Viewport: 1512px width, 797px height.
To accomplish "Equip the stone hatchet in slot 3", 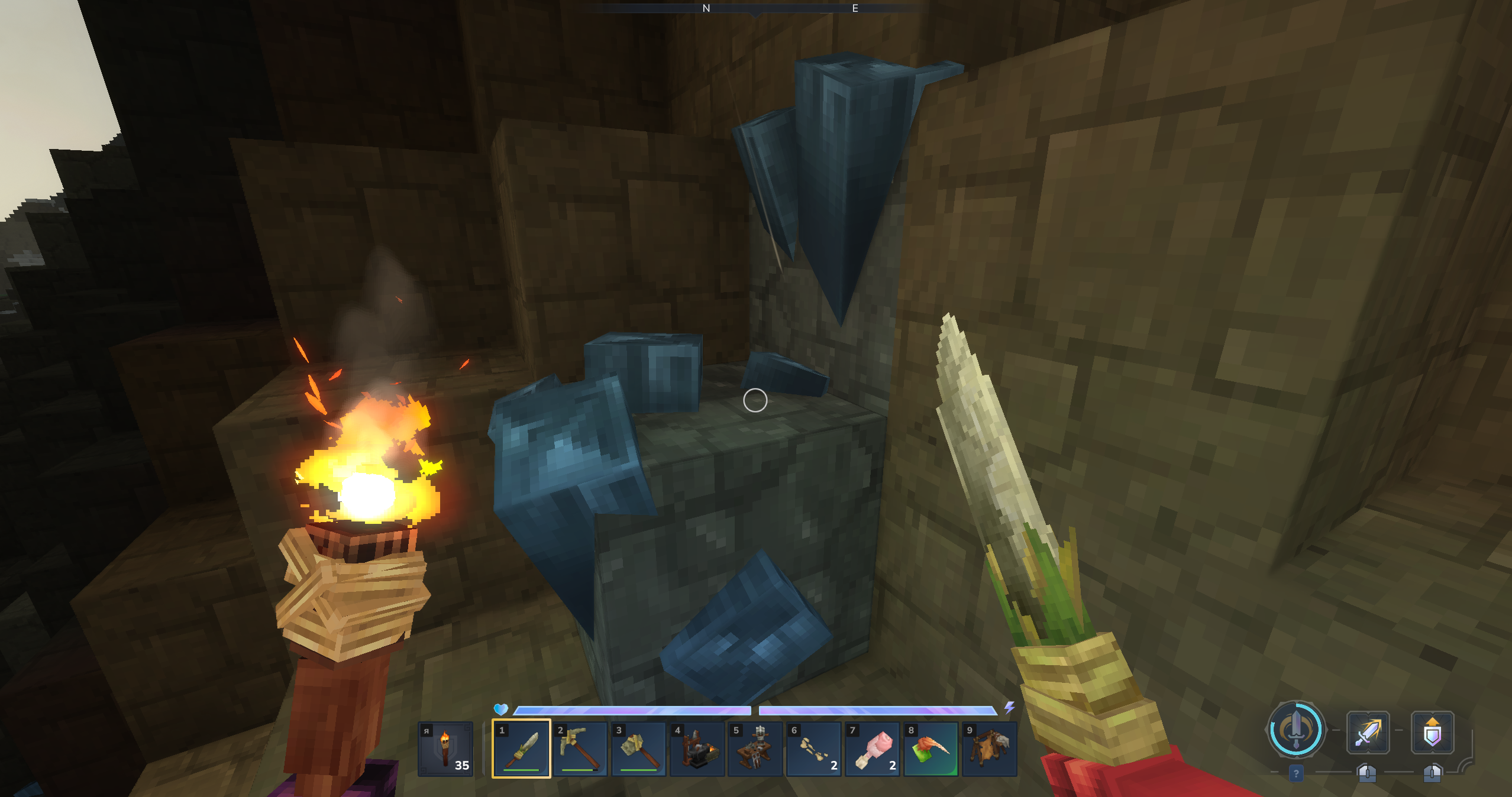I will tap(638, 749).
